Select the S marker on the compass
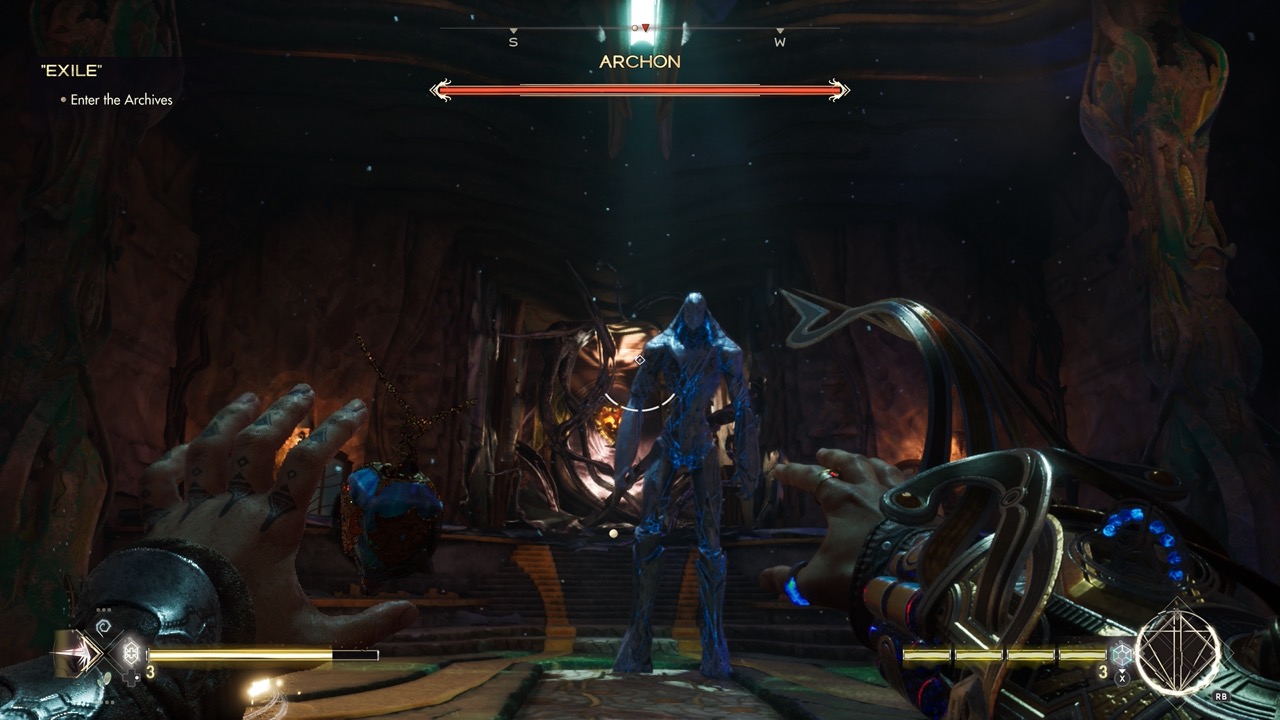 coord(515,43)
